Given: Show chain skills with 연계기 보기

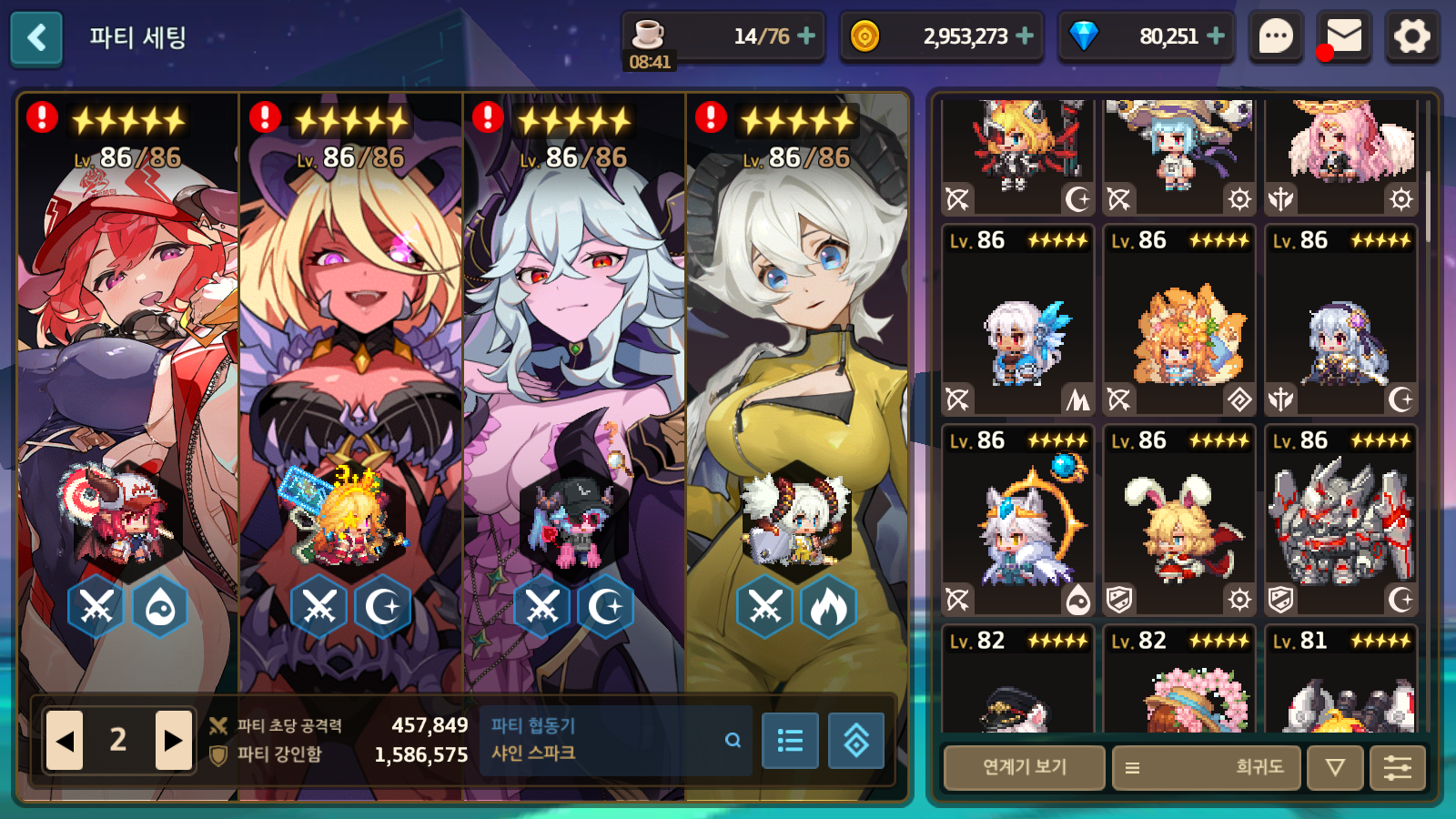Looking at the screenshot, I should pos(1024,767).
